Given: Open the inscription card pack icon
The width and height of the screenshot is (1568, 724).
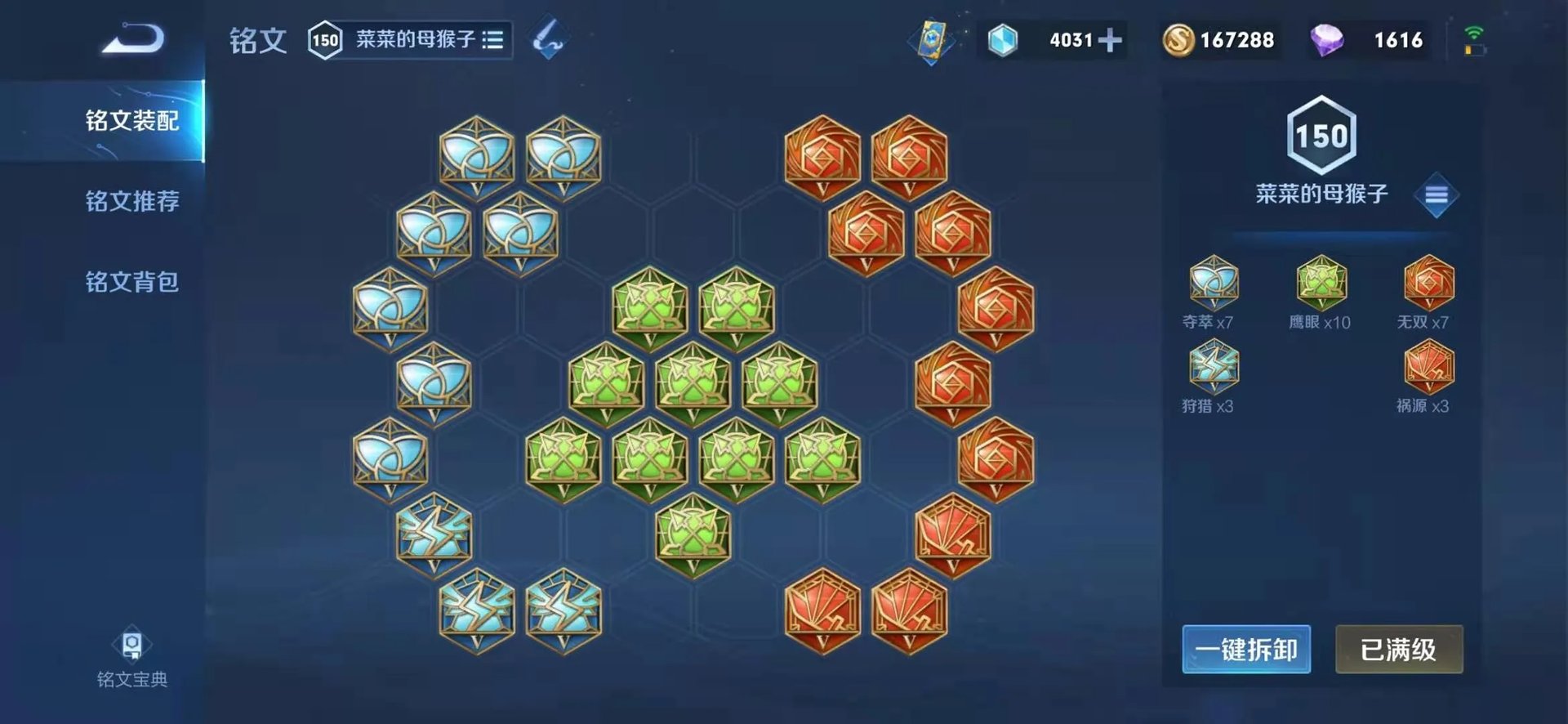Looking at the screenshot, I should [x=931, y=38].
